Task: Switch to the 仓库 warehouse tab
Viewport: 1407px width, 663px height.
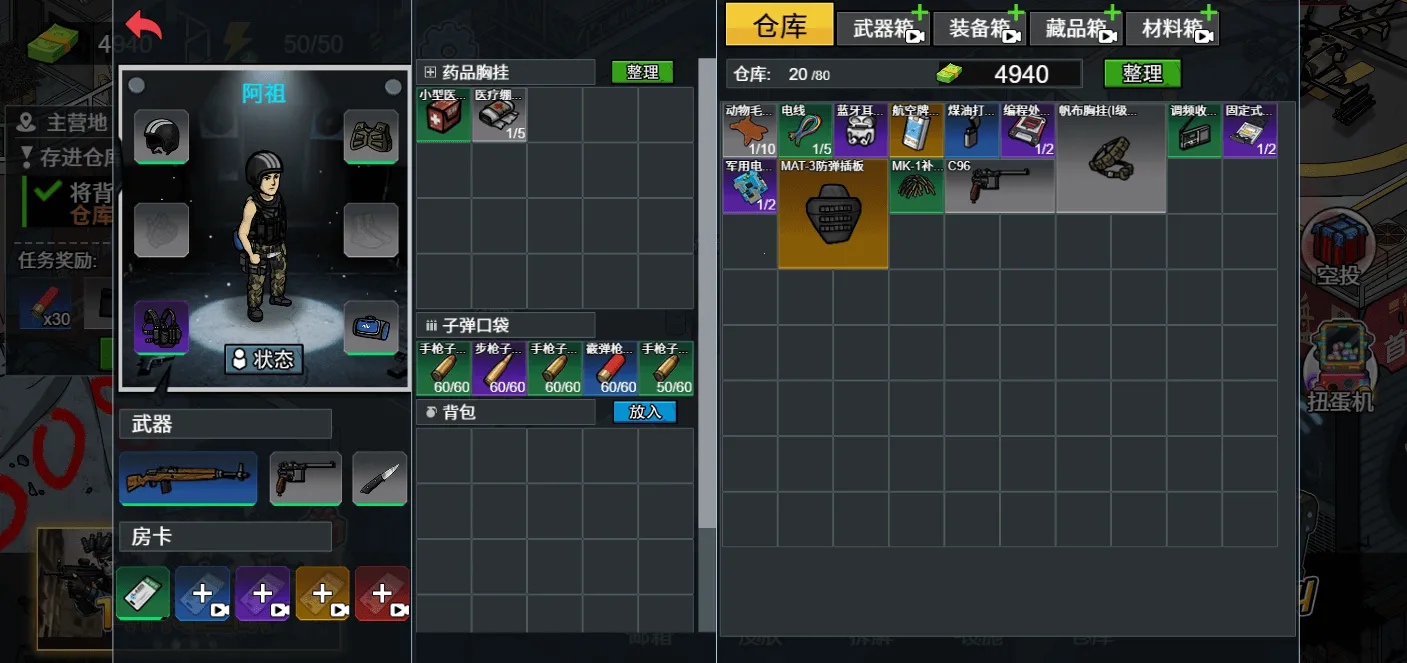Action: click(x=779, y=25)
